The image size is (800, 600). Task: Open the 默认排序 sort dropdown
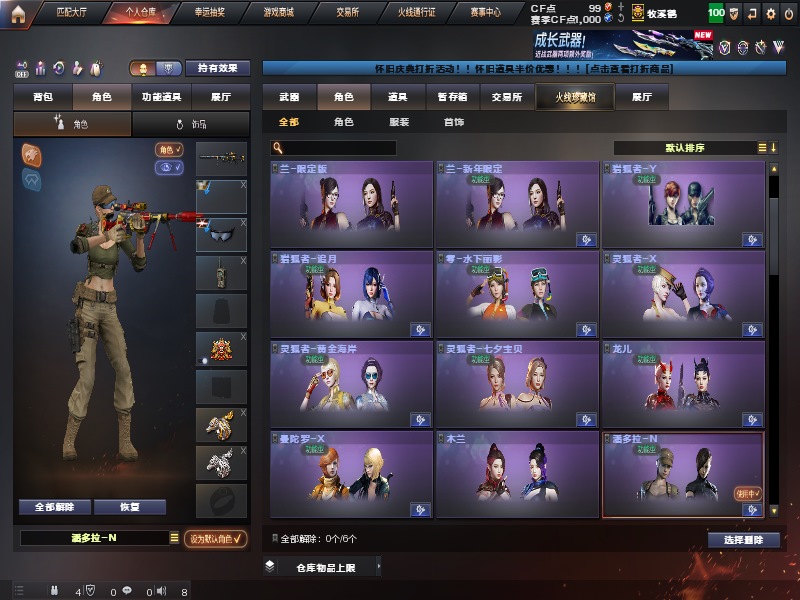tap(690, 148)
